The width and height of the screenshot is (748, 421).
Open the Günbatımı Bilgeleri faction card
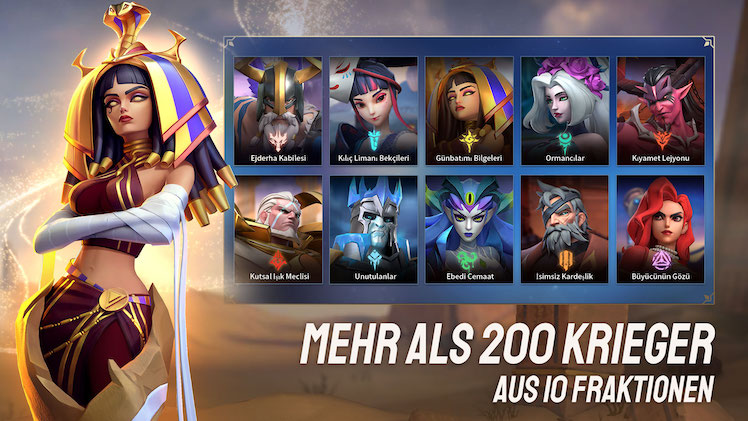[469, 112]
